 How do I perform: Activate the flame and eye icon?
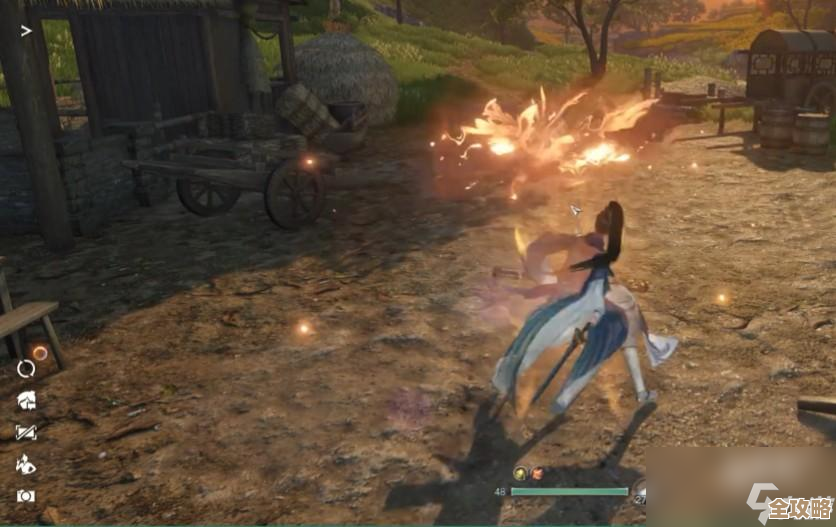tap(26, 464)
